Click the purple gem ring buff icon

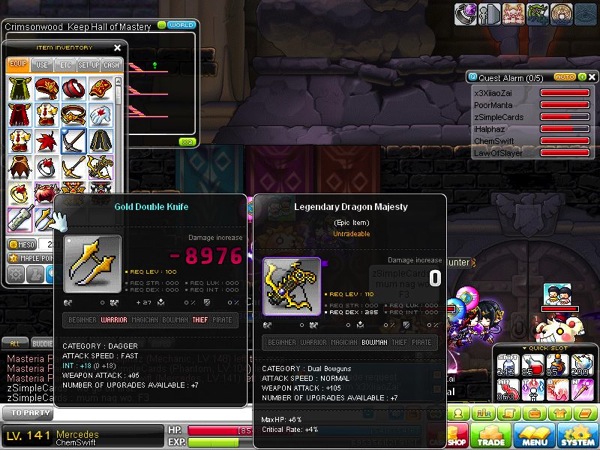coord(466,13)
